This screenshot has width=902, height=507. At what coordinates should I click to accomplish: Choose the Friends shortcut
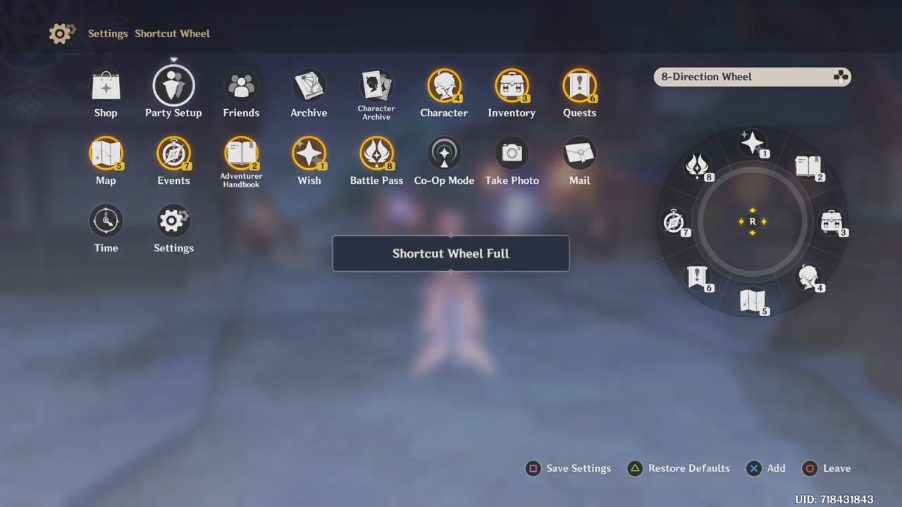click(241, 86)
